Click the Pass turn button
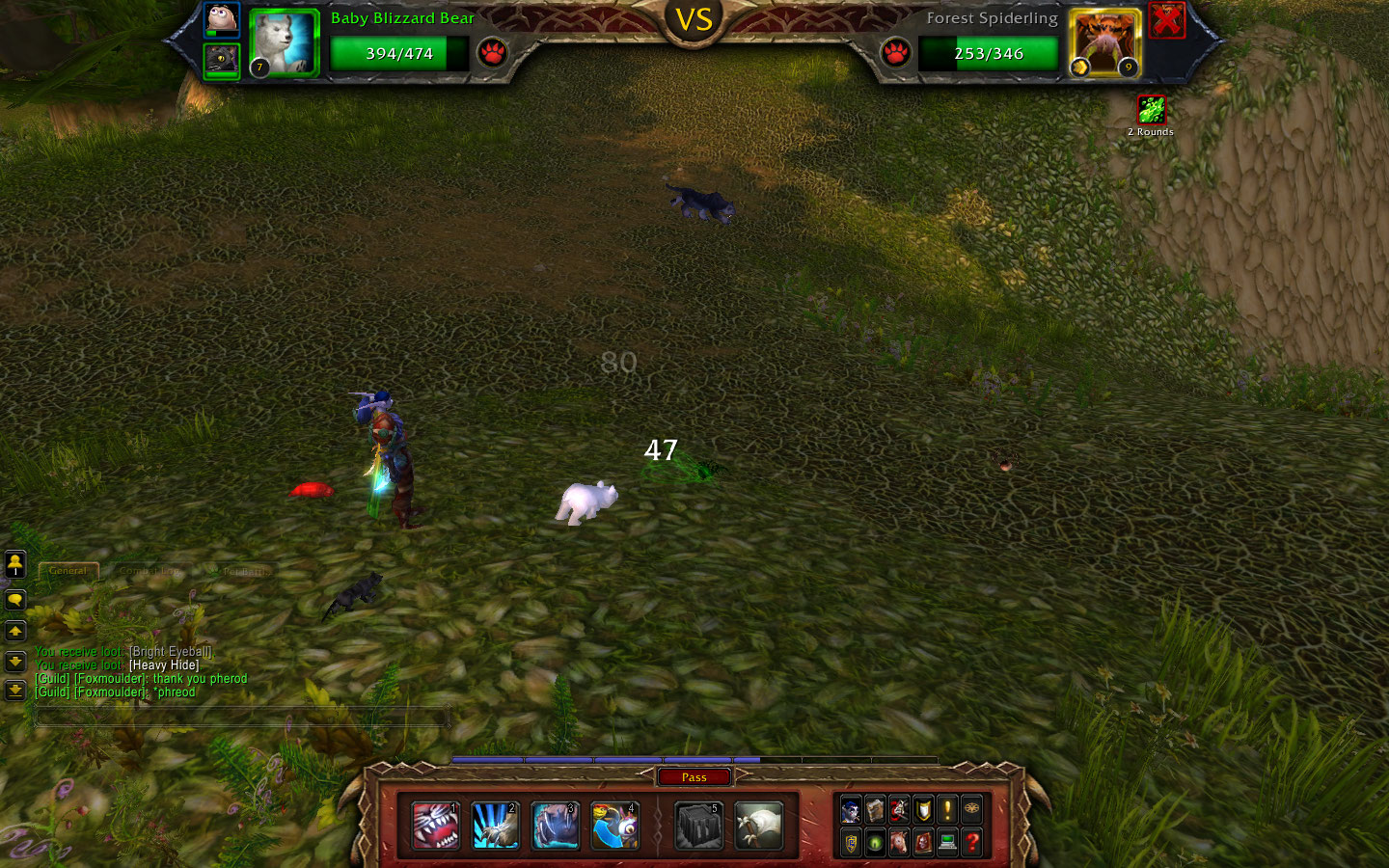 [694, 777]
